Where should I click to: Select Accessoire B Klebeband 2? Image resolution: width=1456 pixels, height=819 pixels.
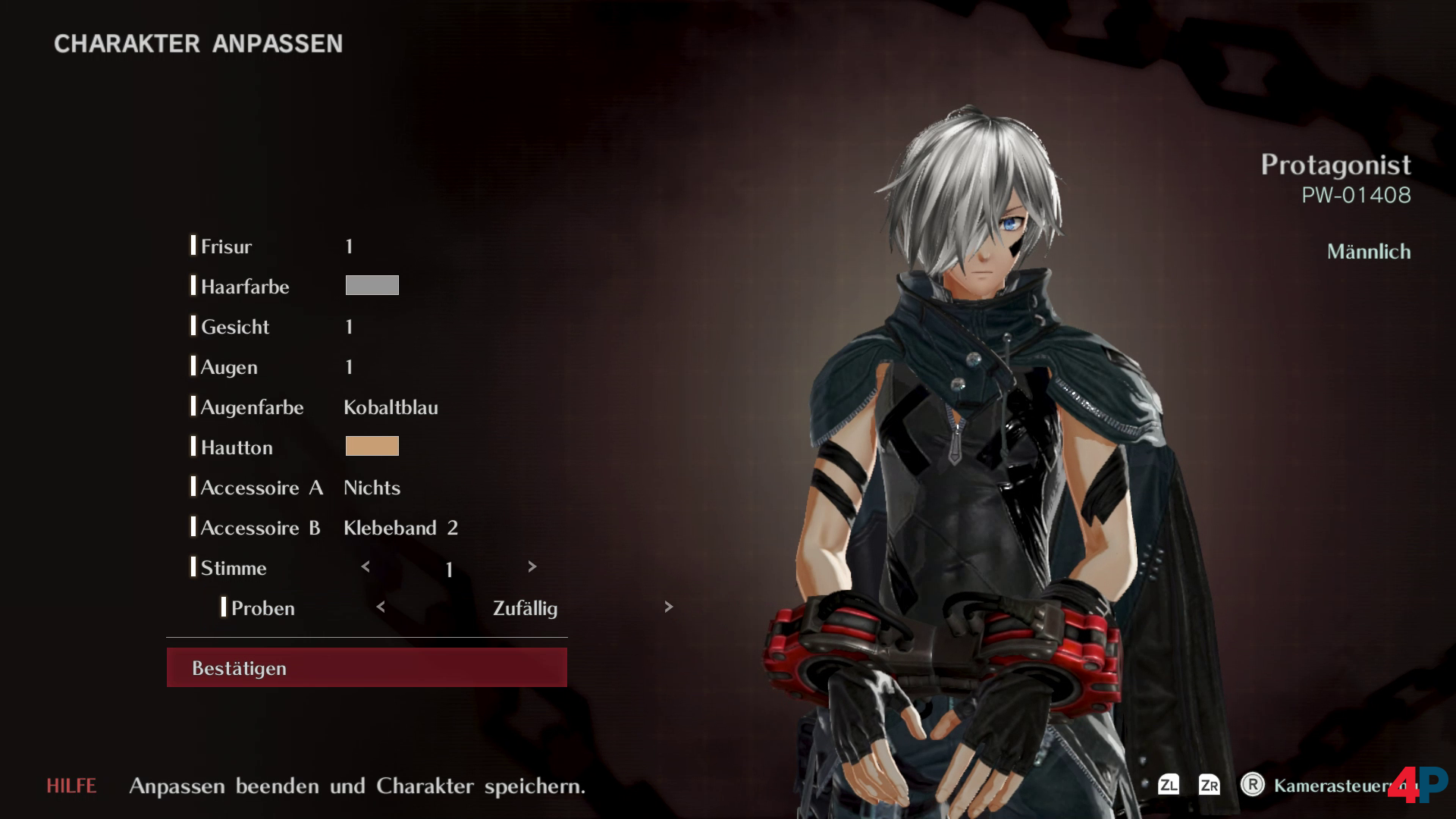tap(400, 528)
